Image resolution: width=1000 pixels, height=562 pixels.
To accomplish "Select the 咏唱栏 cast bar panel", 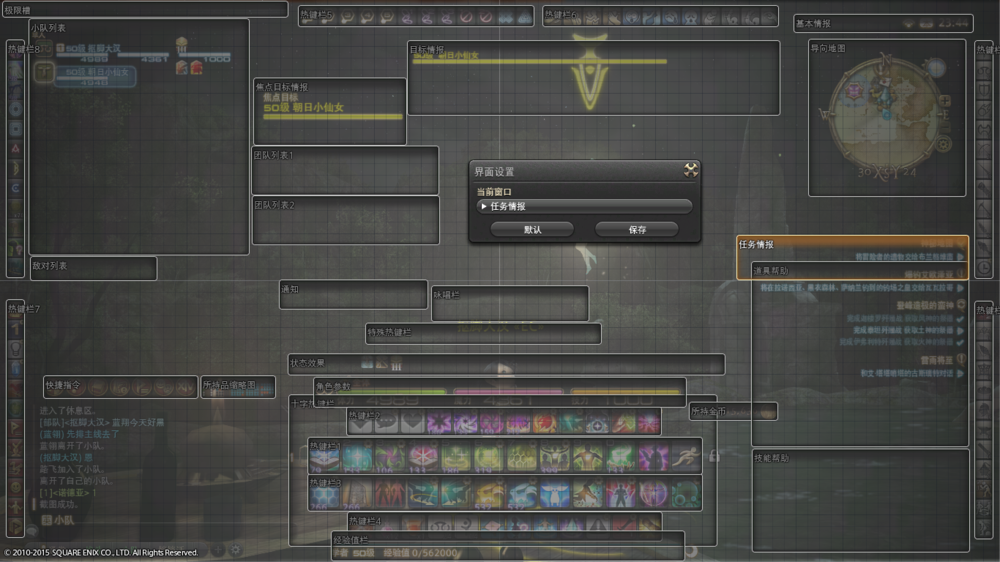I will [510, 304].
